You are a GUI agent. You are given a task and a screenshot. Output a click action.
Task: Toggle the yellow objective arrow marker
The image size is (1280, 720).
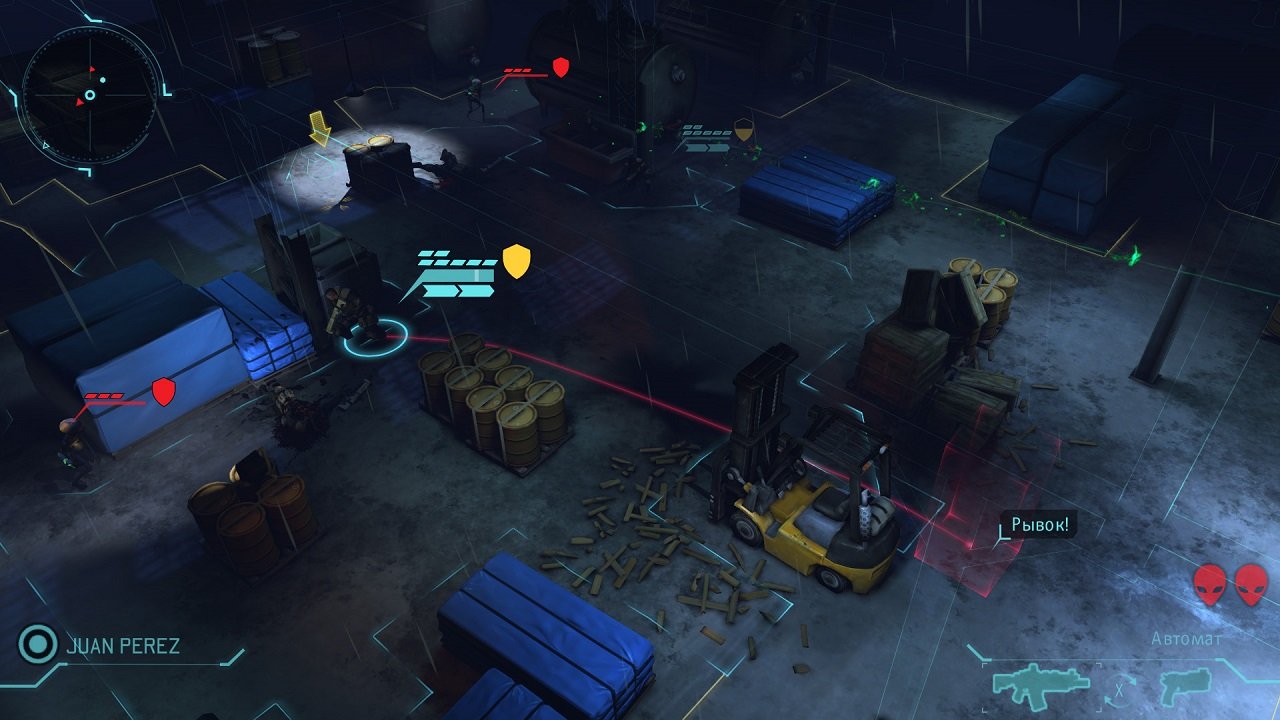point(321,130)
